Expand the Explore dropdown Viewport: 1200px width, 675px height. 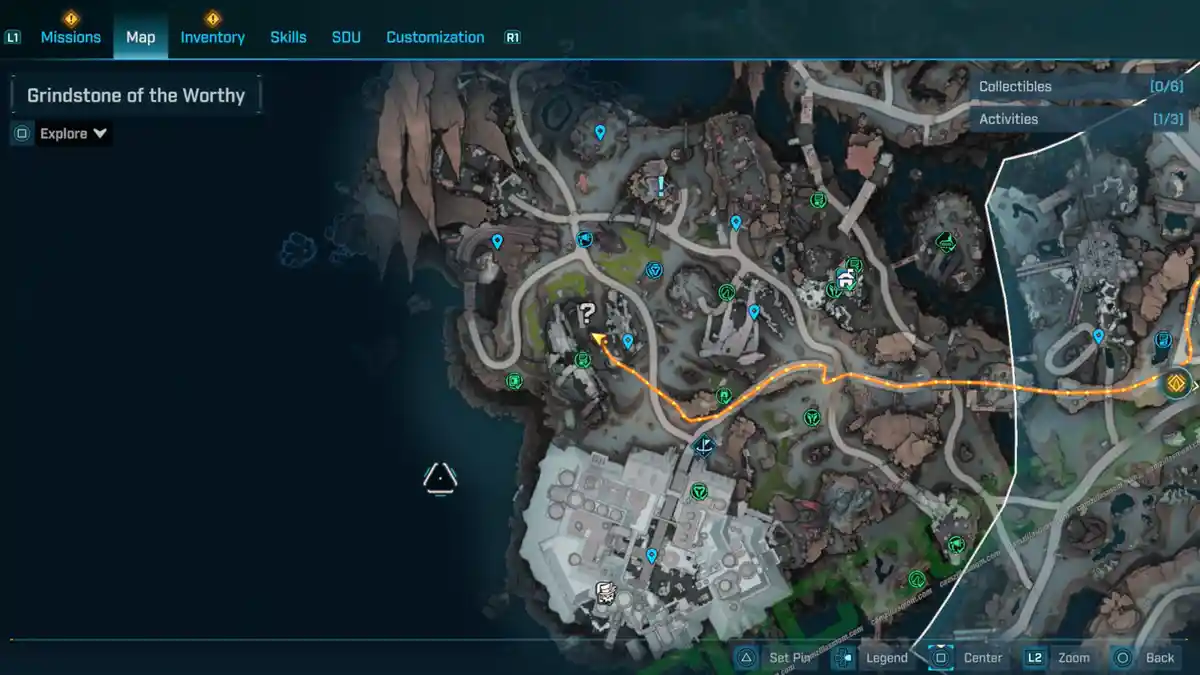pyautogui.click(x=73, y=133)
